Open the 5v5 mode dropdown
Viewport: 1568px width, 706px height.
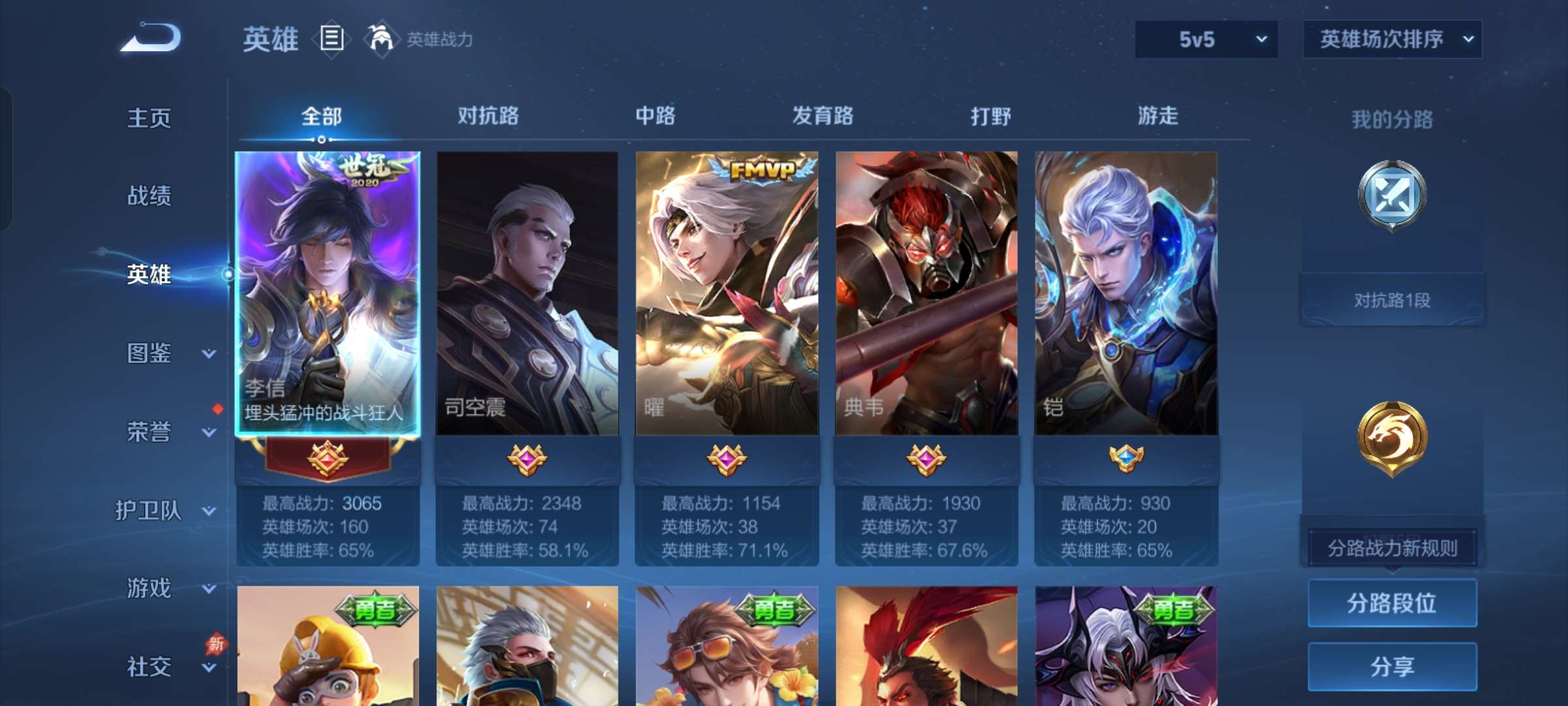[1205, 39]
